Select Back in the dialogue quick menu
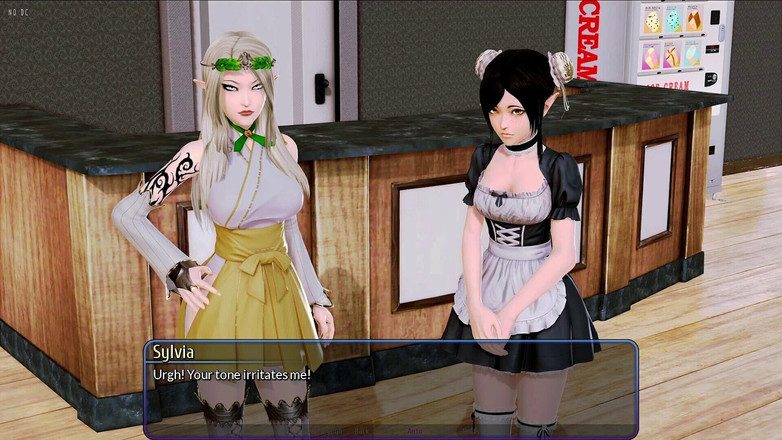Viewport: 782px width, 440px height. [361, 431]
